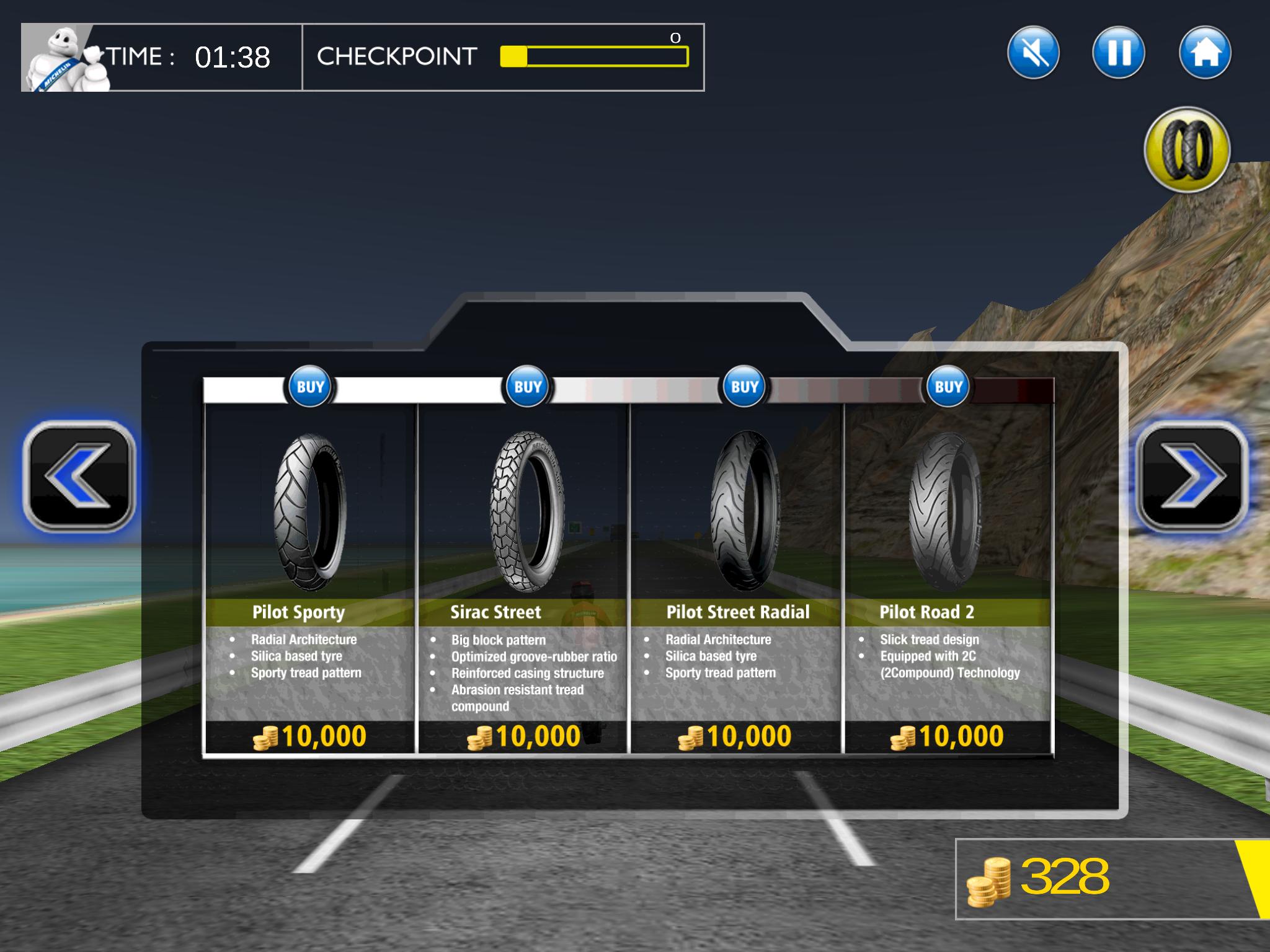Purchase the Pilot Road 2 tyre
The width and height of the screenshot is (1270, 952).
coord(948,387)
